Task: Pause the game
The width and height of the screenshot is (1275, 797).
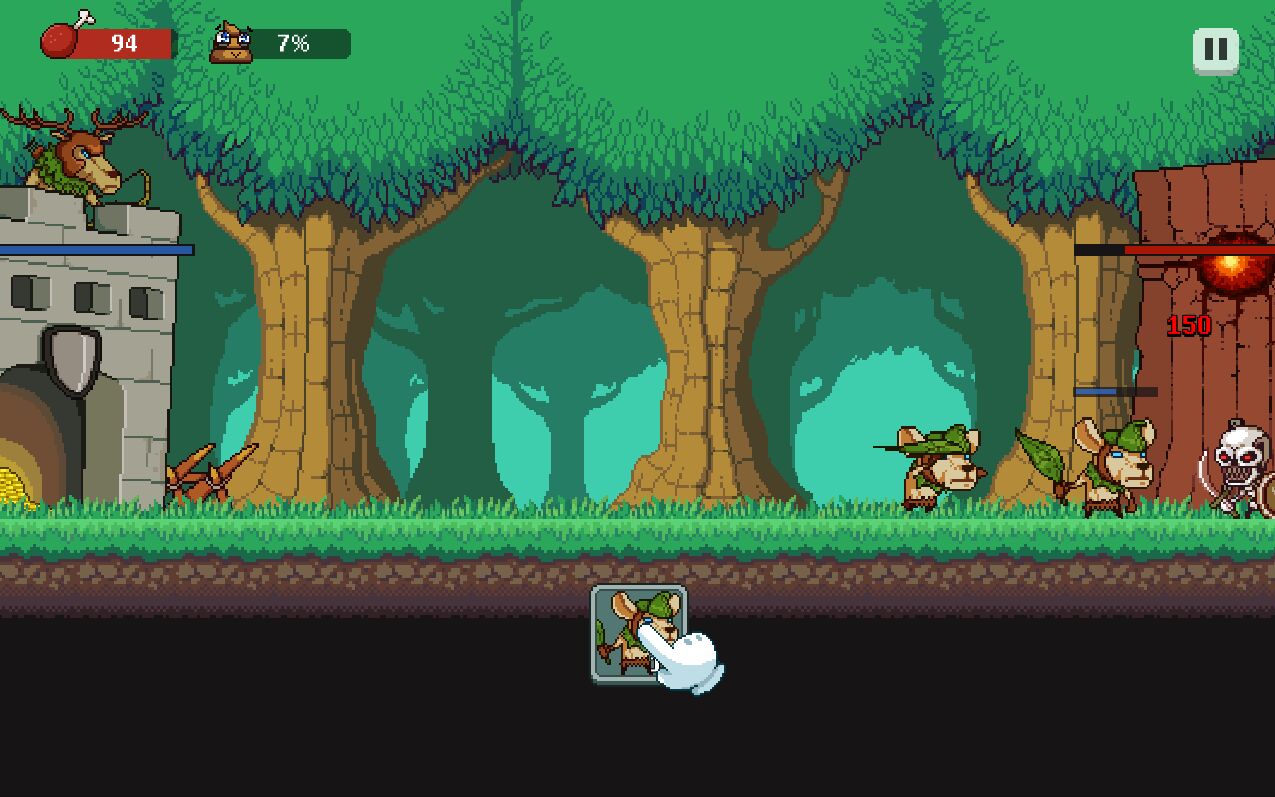Action: (x=1215, y=49)
